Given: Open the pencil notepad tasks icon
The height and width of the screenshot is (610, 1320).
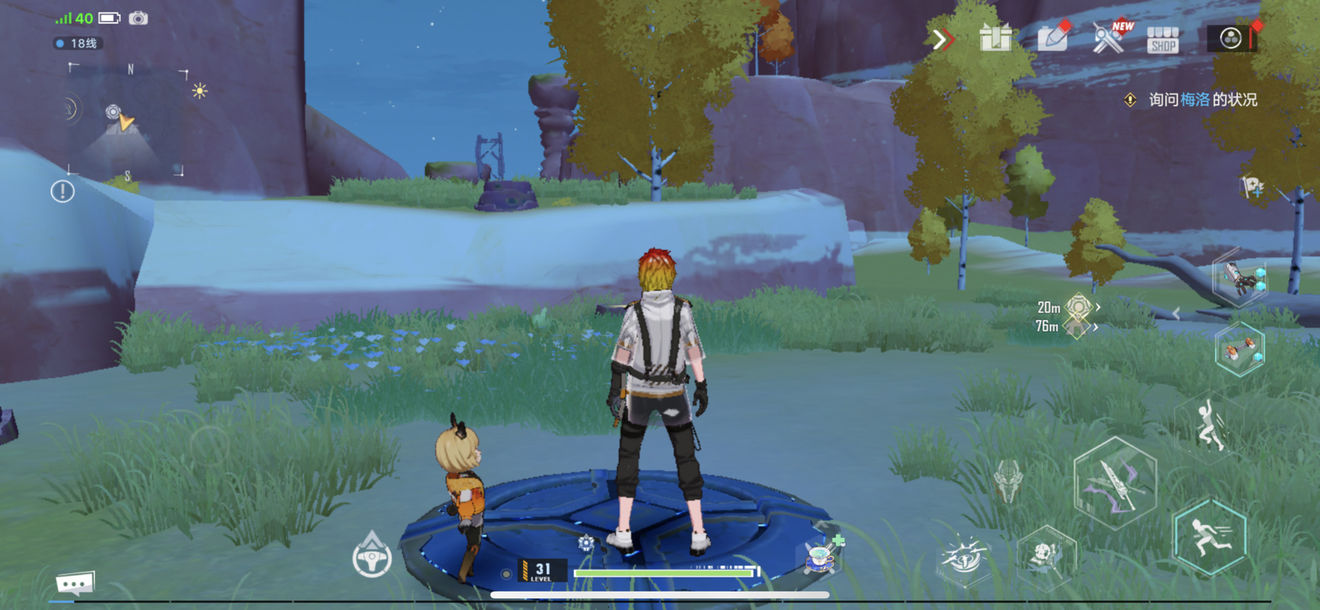Looking at the screenshot, I should 1053,38.
